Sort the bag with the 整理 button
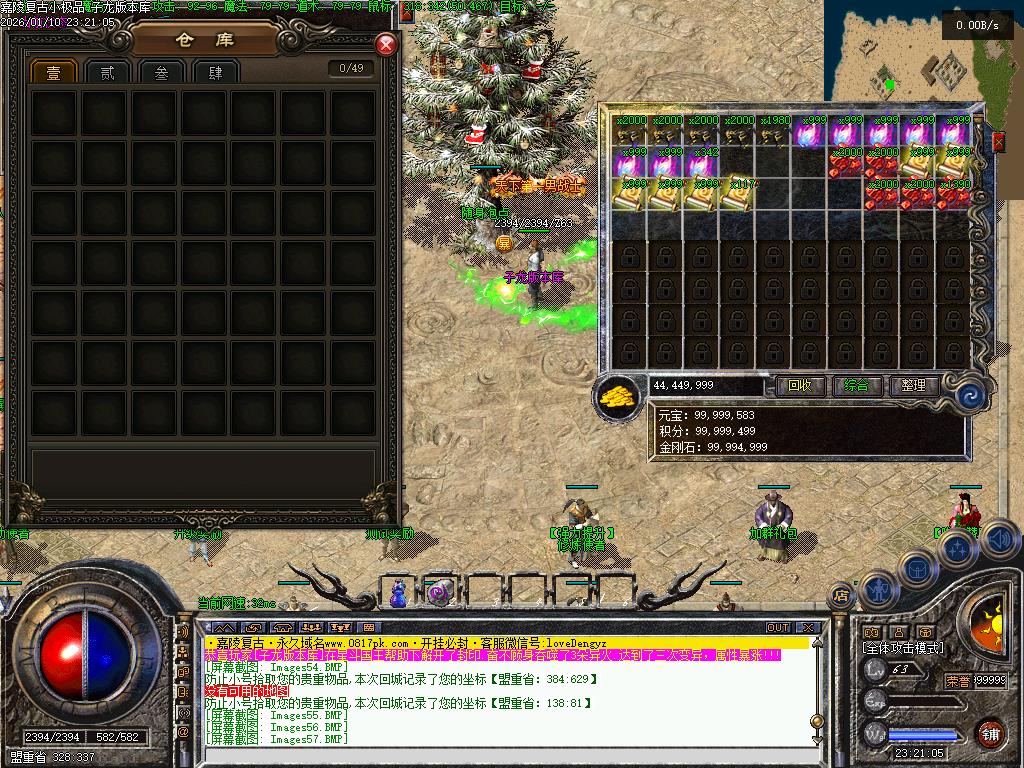The width and height of the screenshot is (1024, 768). pos(913,385)
